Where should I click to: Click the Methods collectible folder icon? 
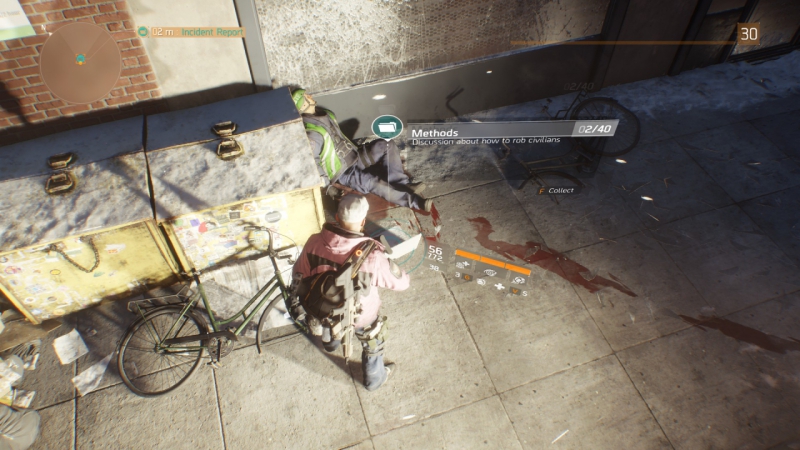pos(385,128)
